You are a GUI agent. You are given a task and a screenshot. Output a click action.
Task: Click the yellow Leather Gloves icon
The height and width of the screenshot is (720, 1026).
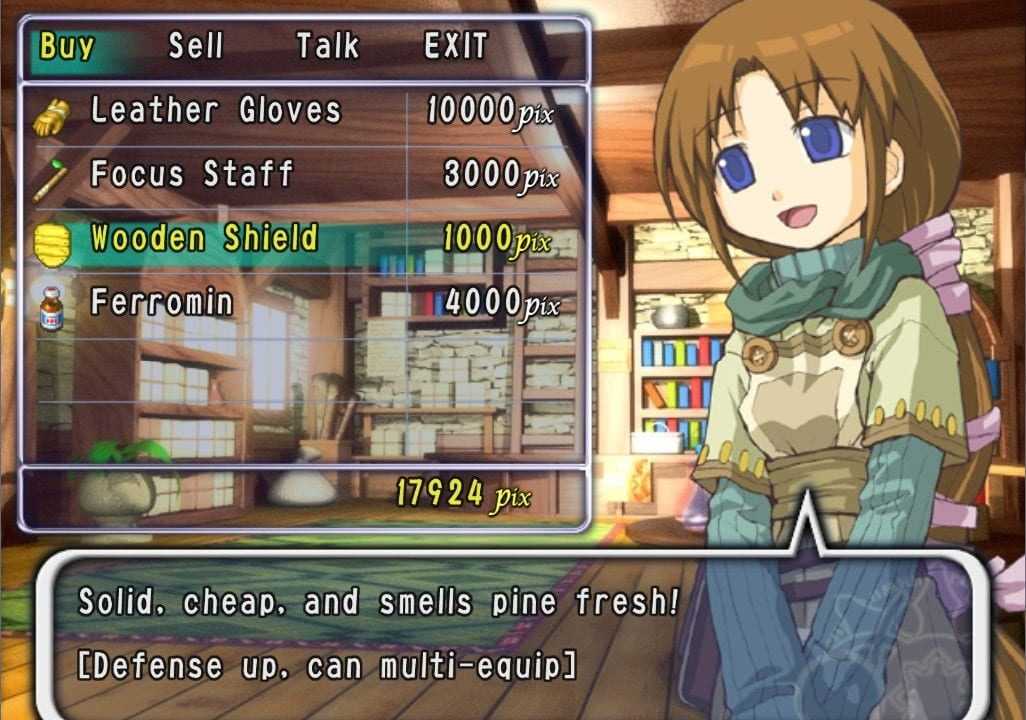tap(50, 115)
